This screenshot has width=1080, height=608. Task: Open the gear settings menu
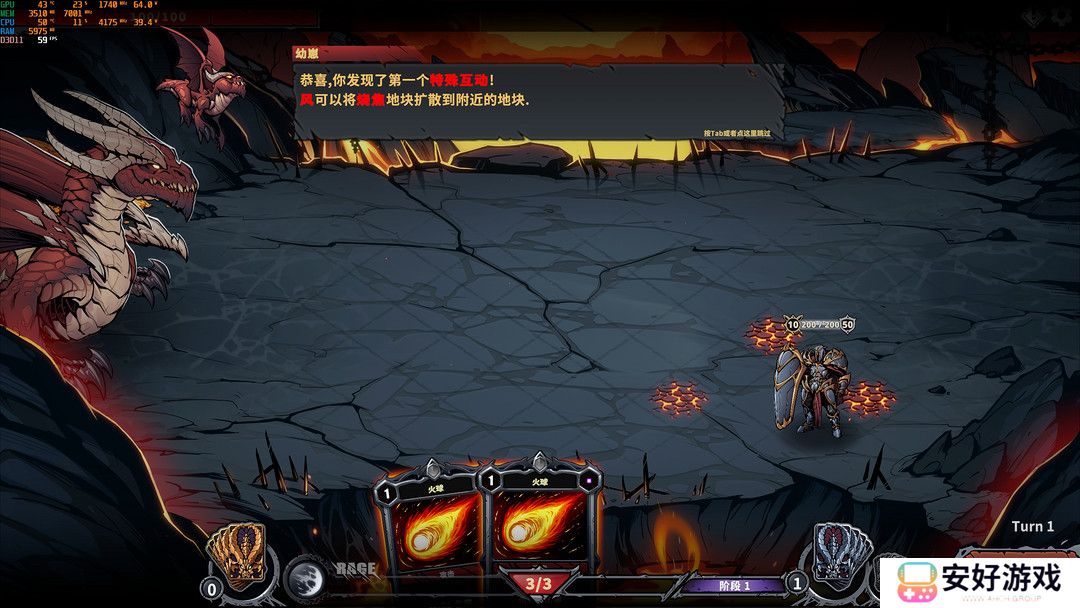(1060, 17)
